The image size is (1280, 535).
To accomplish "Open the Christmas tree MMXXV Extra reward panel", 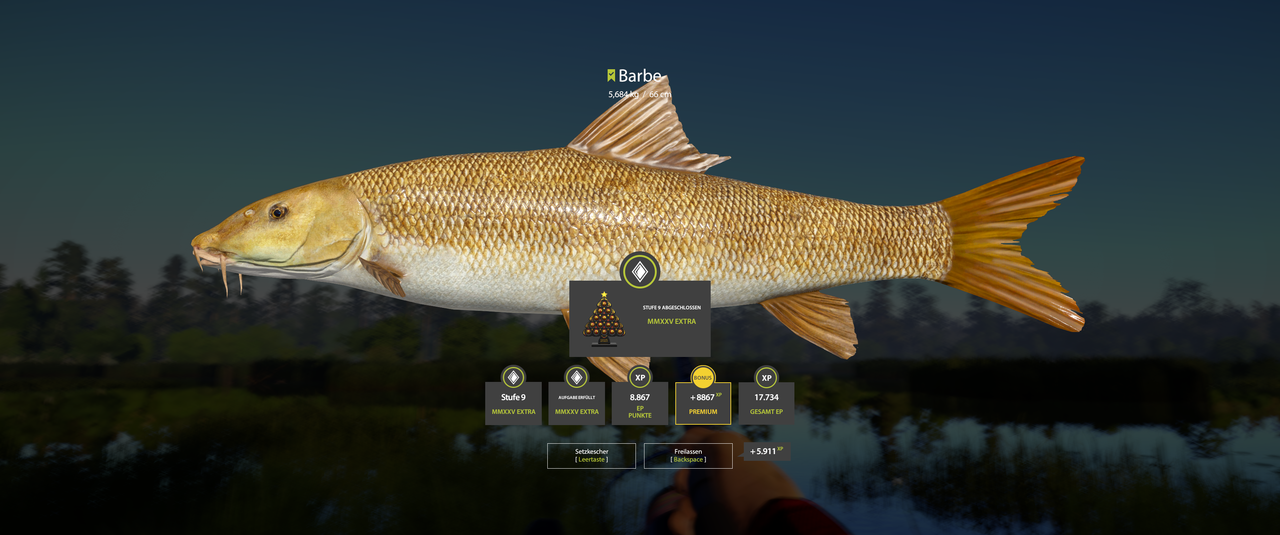I will (640, 319).
